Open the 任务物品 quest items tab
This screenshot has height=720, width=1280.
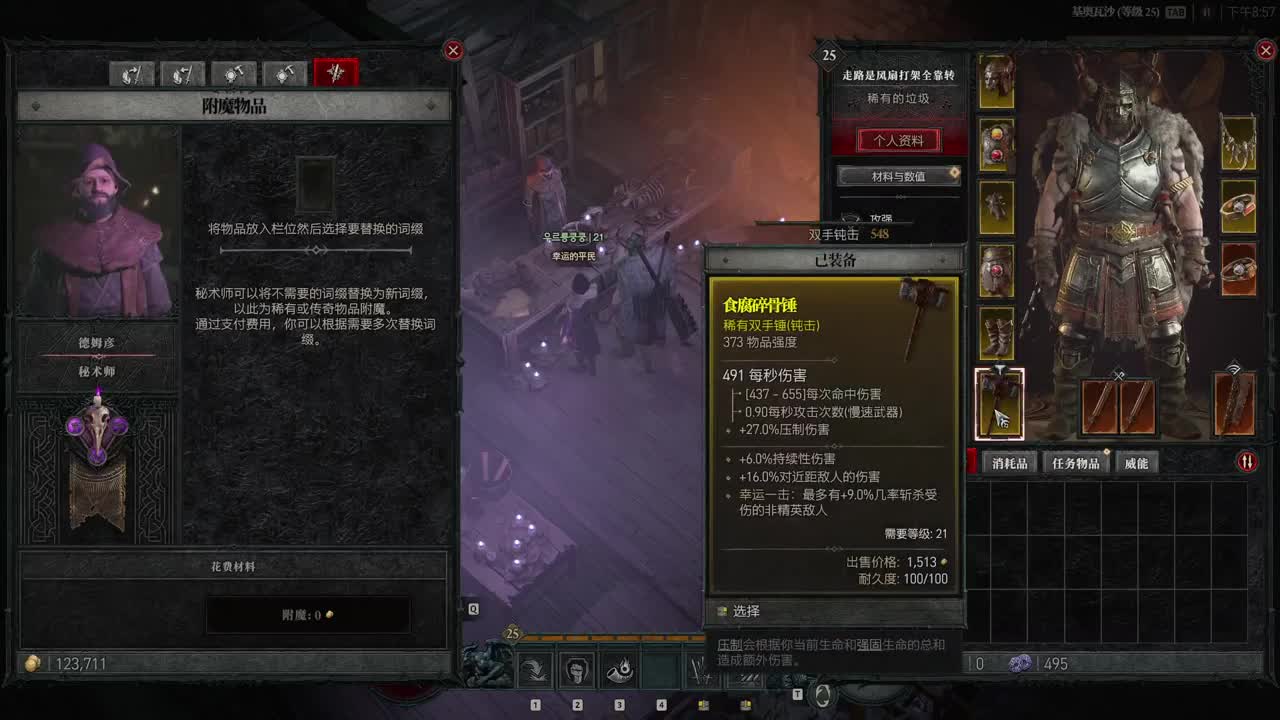(x=1076, y=463)
